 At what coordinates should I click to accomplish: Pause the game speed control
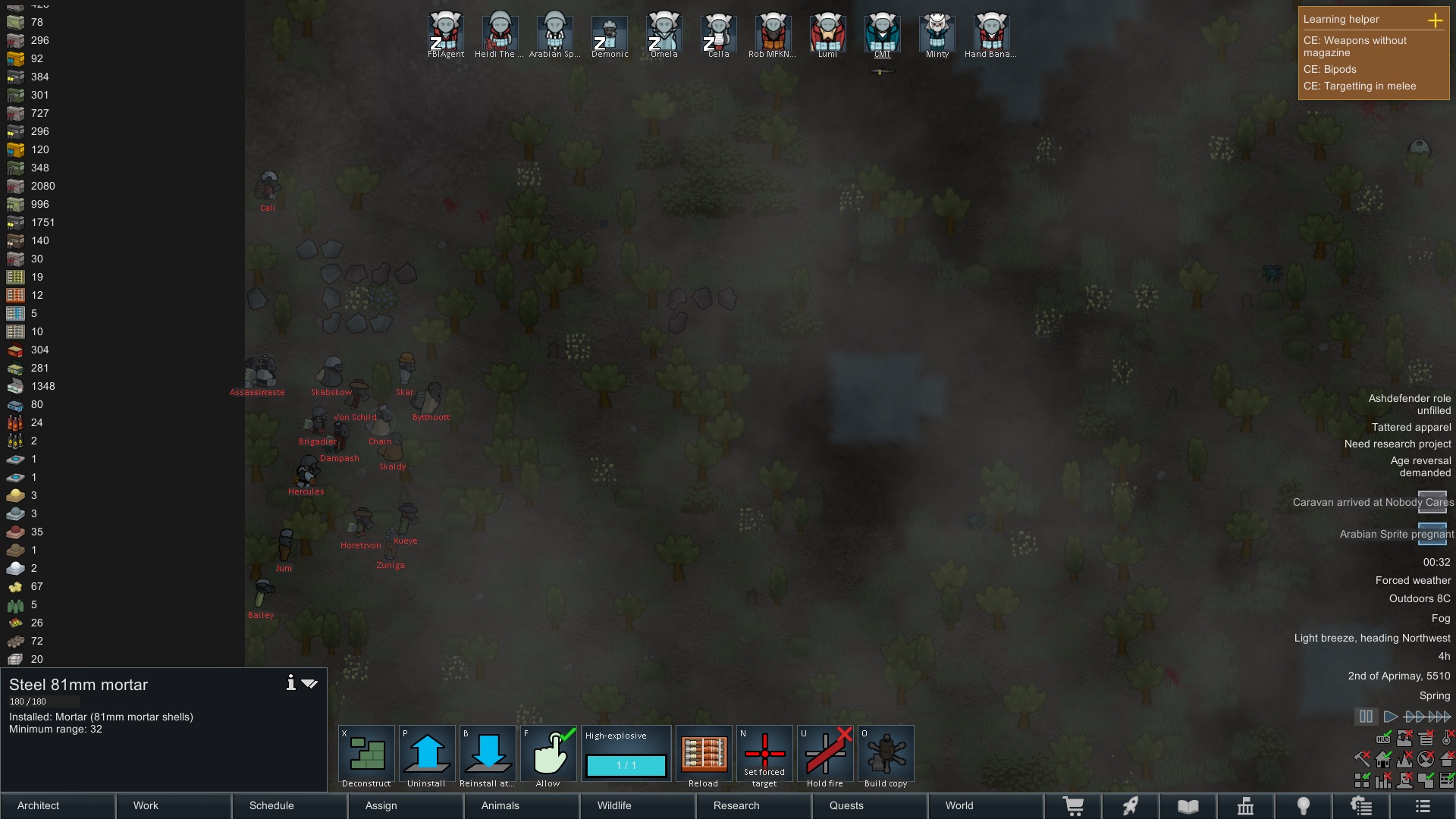[1366, 717]
